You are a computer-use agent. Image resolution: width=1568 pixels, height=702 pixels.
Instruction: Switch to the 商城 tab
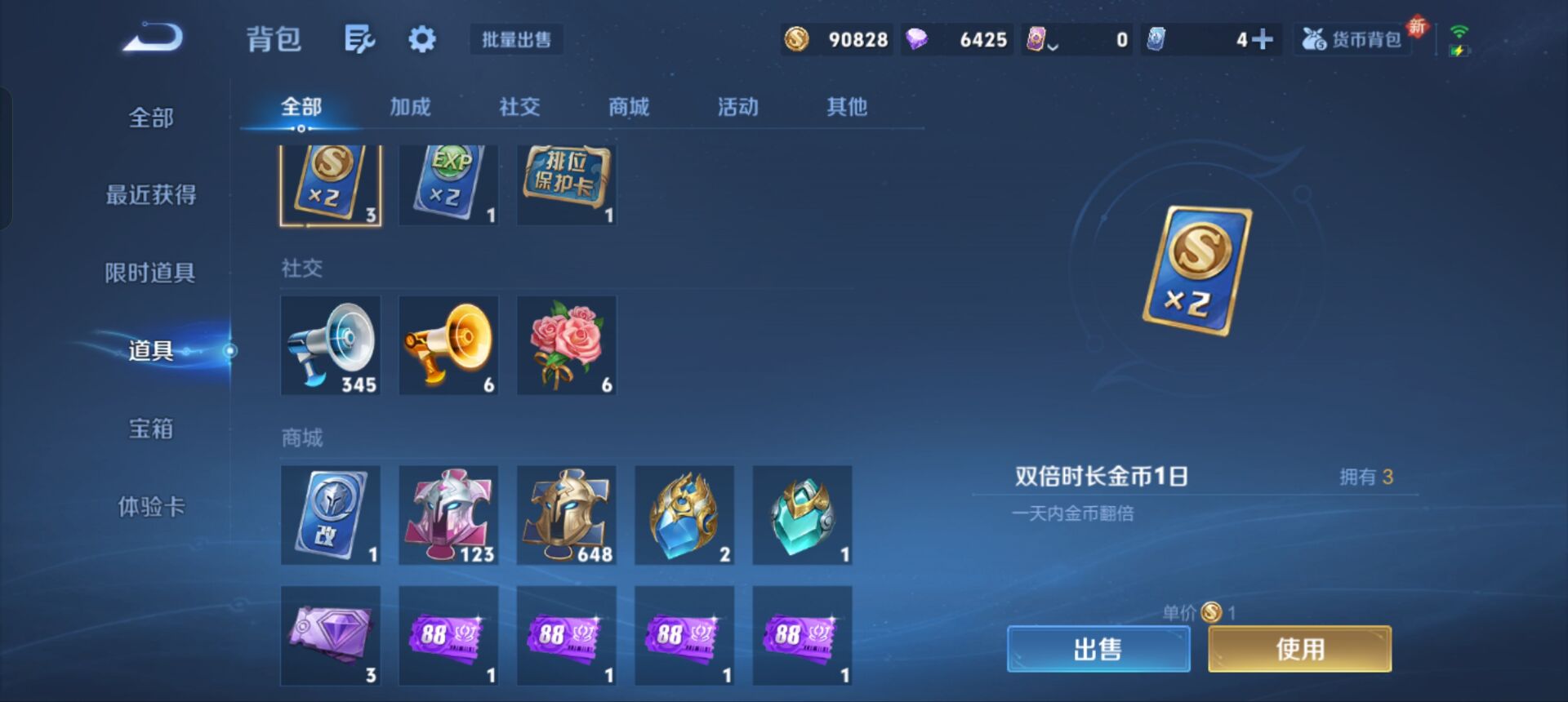(627, 106)
